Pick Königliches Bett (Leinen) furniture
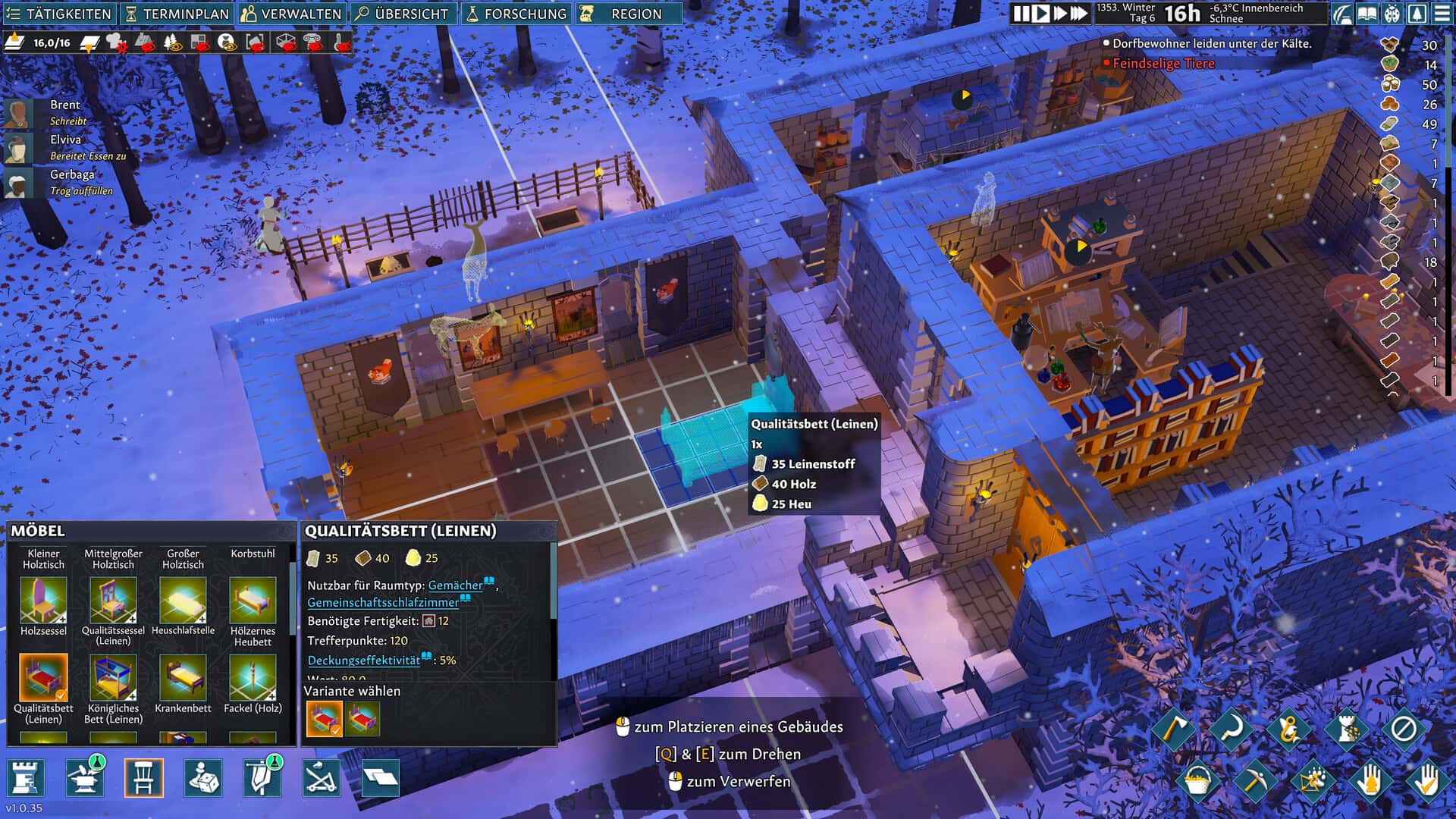The height and width of the screenshot is (819, 1456). pos(113,677)
